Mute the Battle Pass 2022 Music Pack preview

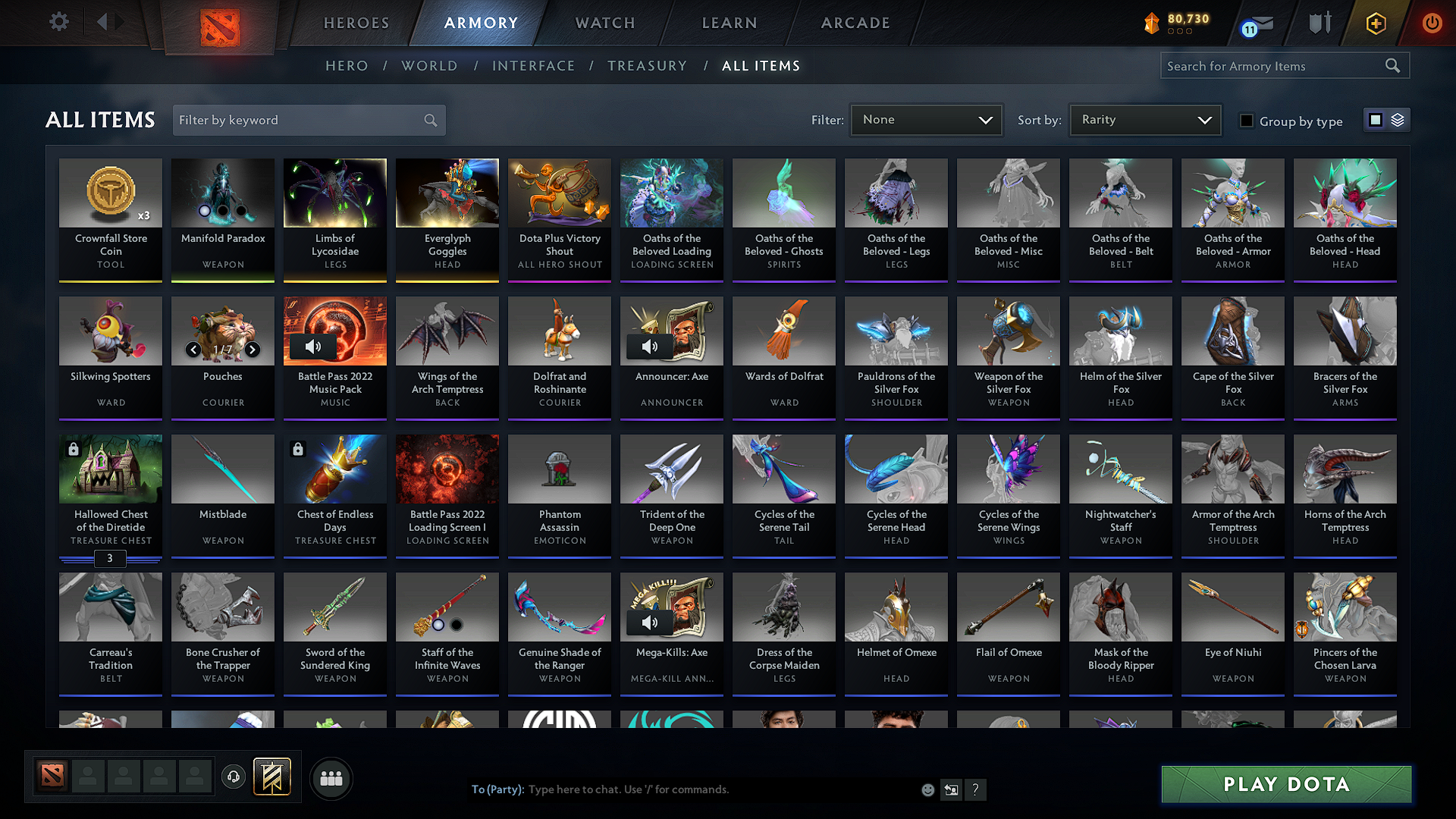coord(313,347)
